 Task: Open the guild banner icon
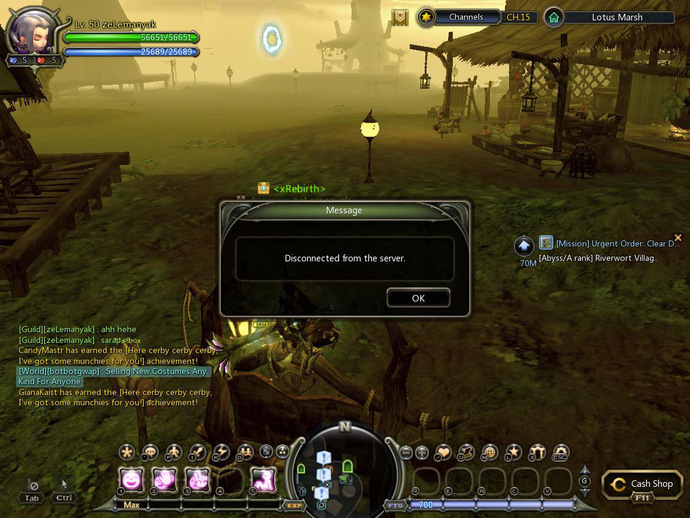pyautogui.click(x=400, y=17)
